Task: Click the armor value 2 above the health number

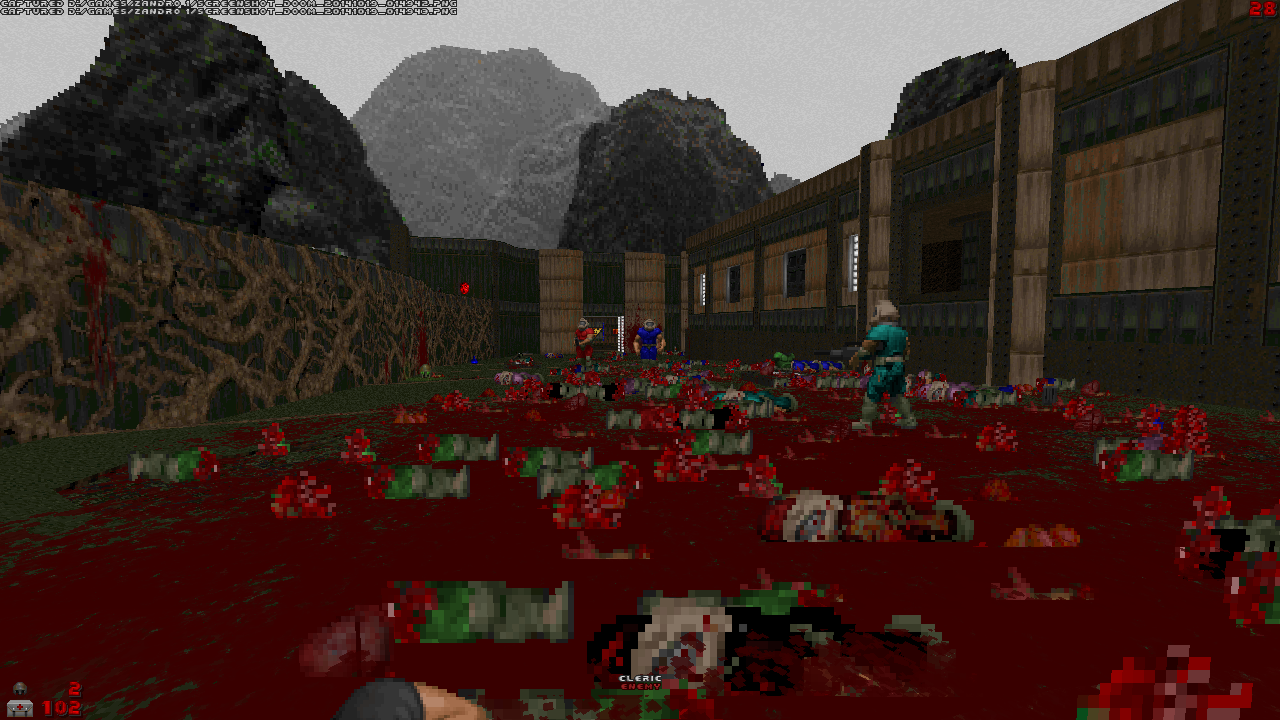Action: pos(72,690)
